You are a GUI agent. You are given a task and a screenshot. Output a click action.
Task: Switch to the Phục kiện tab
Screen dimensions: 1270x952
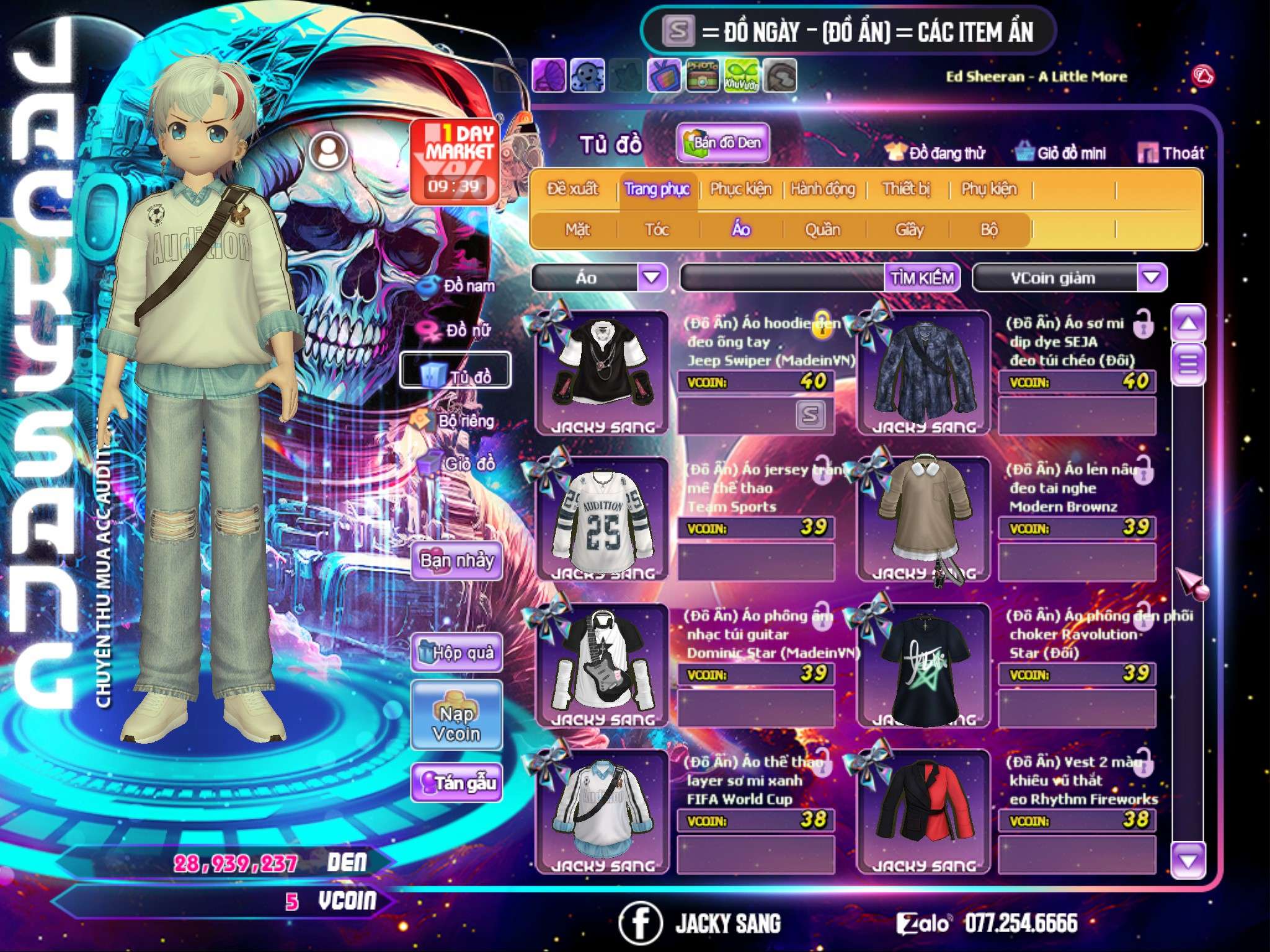point(740,189)
